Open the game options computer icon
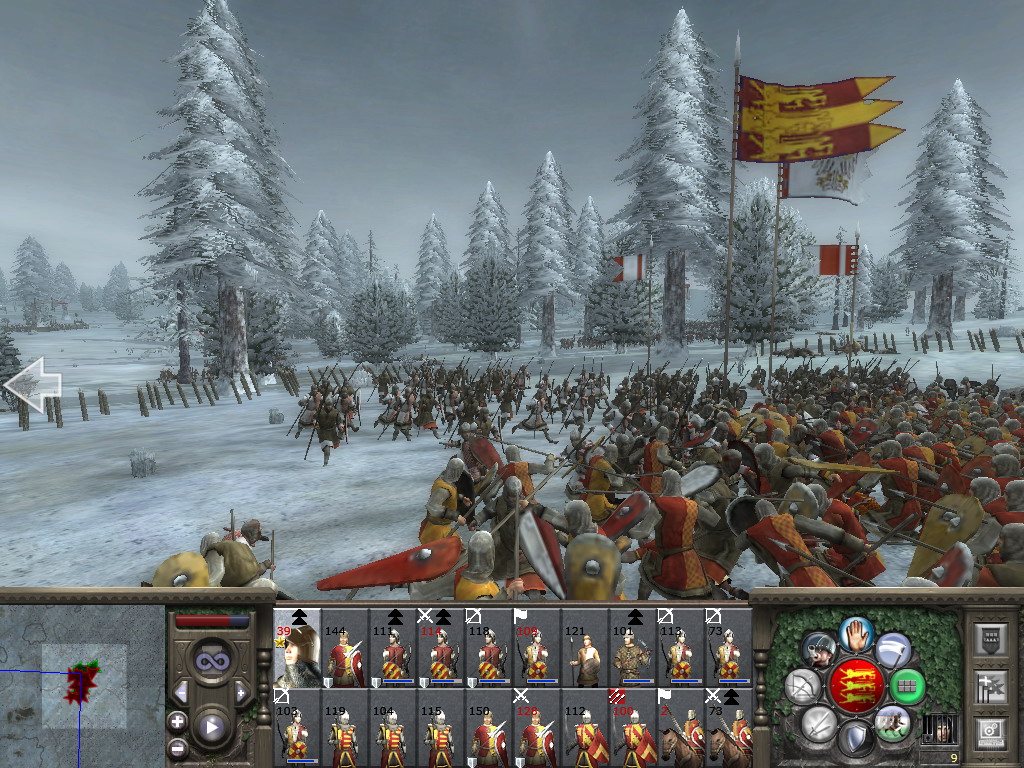Viewport: 1024px width, 768px height. [x=990, y=731]
